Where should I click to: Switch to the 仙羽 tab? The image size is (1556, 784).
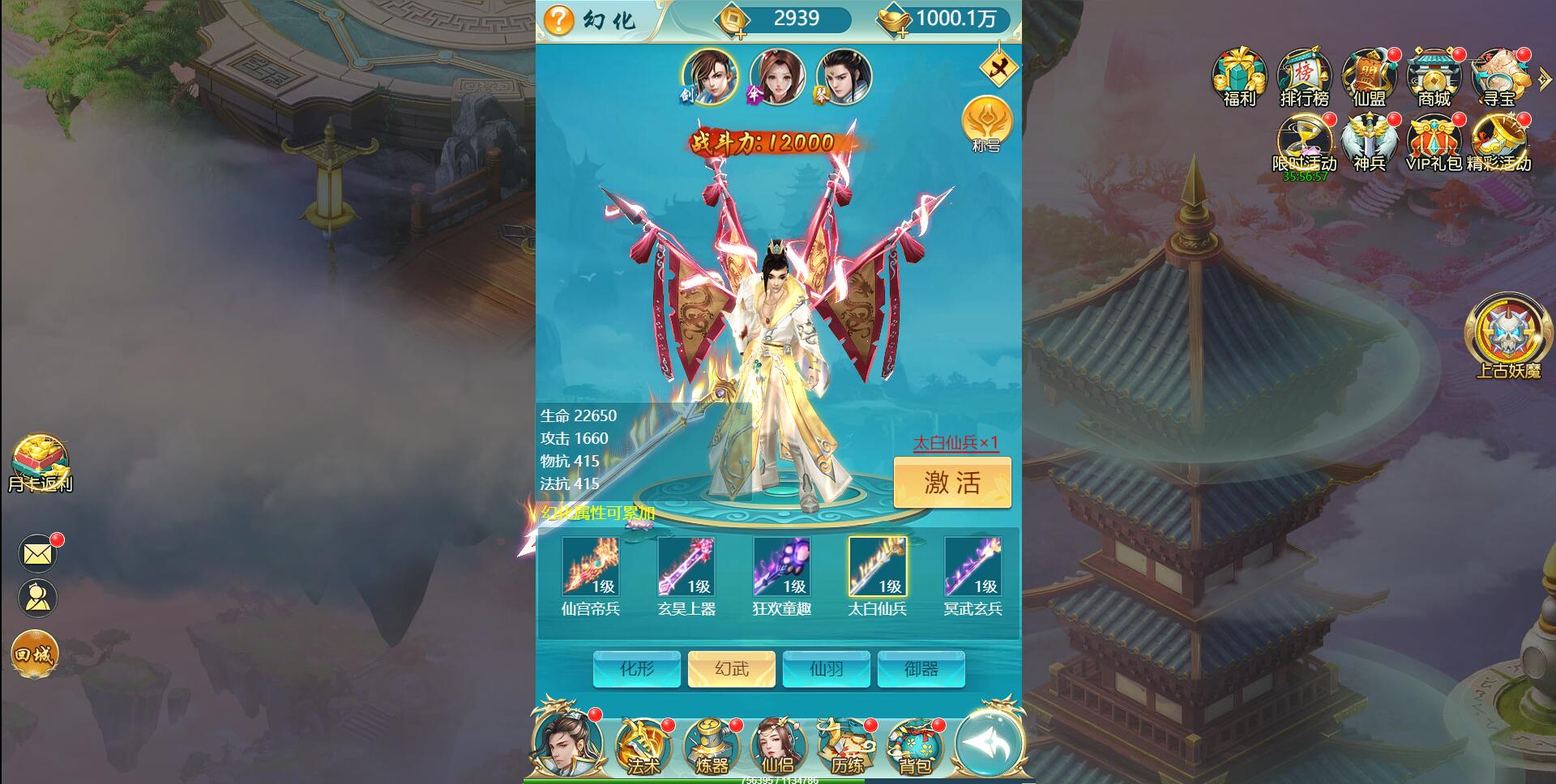point(826,670)
